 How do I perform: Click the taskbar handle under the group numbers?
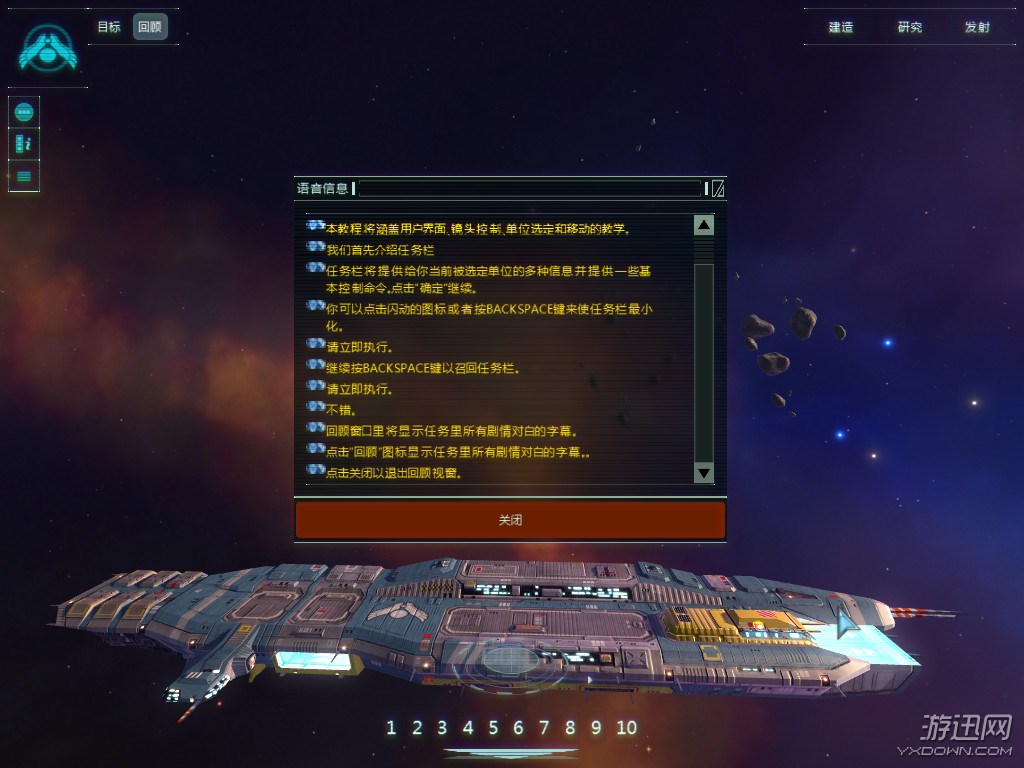click(510, 752)
